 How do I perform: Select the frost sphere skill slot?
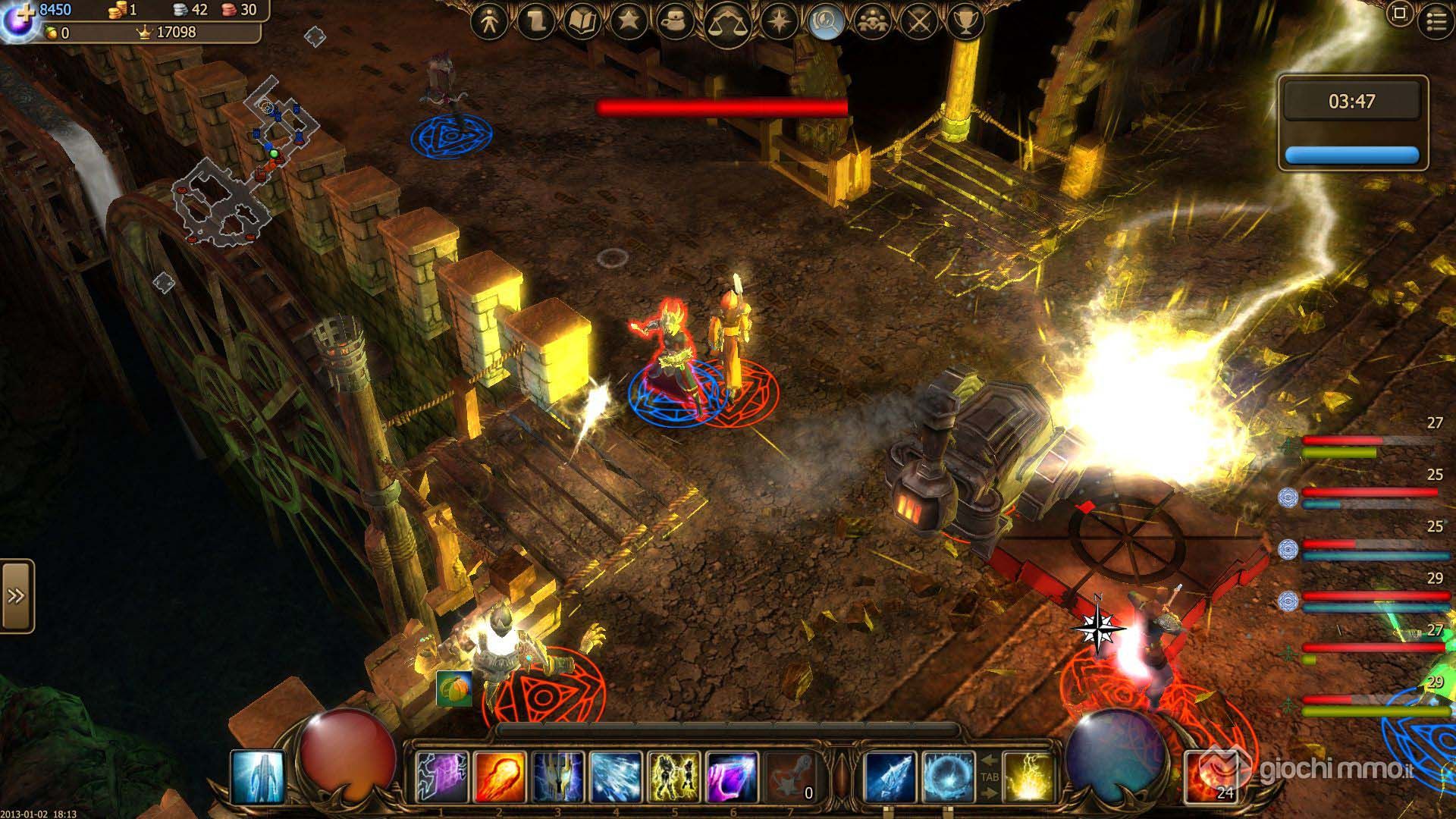click(948, 777)
